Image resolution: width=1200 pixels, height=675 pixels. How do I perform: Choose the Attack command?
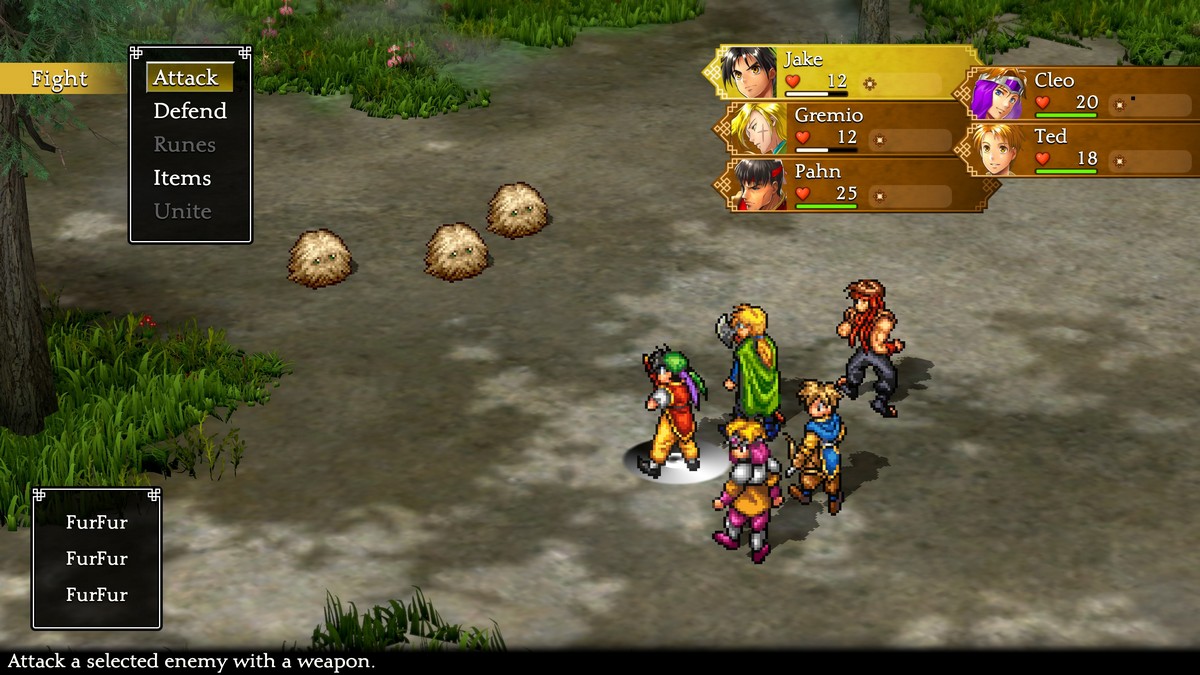[186, 78]
